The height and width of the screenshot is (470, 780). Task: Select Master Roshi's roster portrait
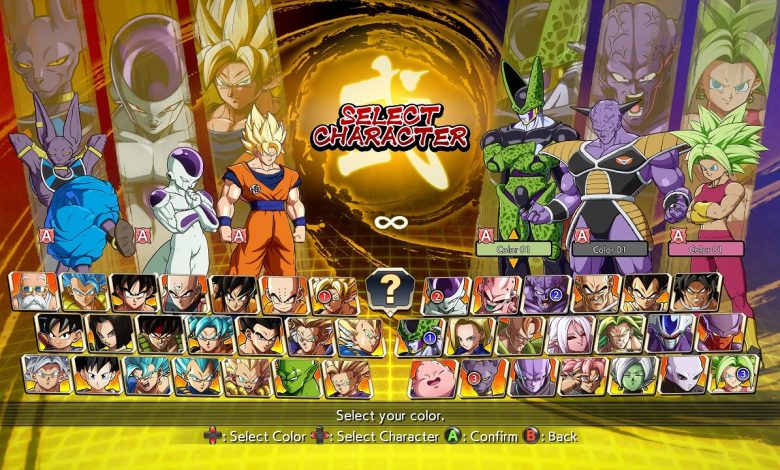coord(33,292)
